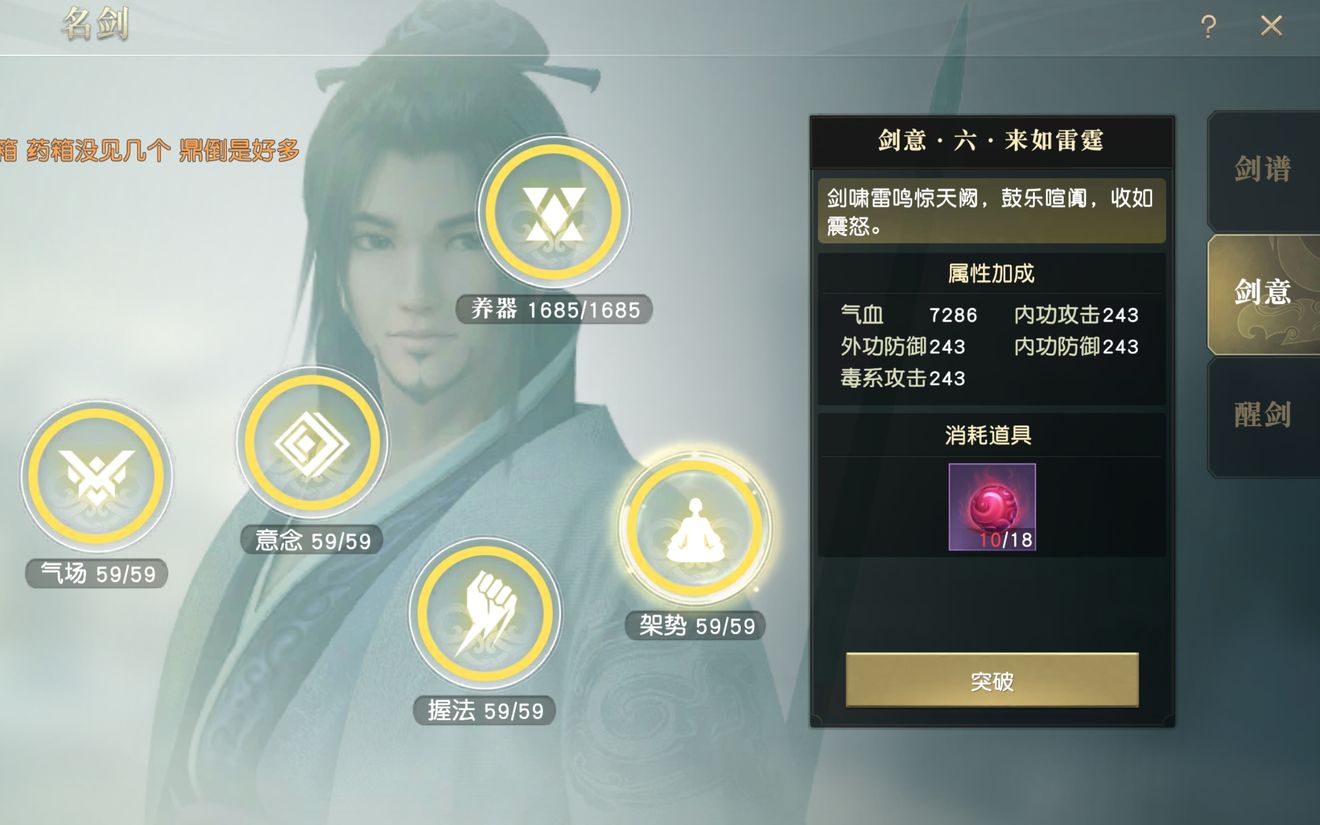The image size is (1320, 825).
Task: Select the 握法 grip technique icon
Action: coord(485,614)
